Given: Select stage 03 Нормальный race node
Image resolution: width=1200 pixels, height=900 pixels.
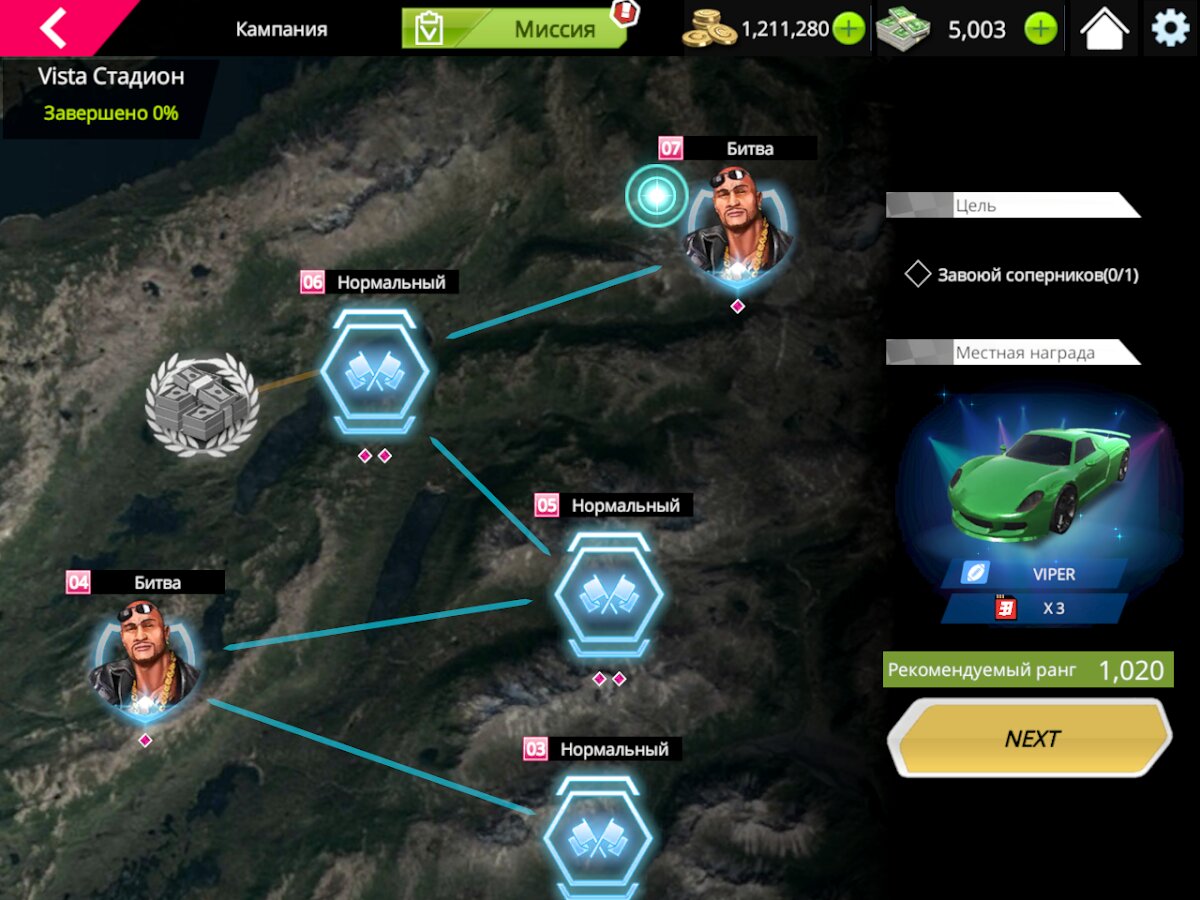Looking at the screenshot, I should 597,836.
